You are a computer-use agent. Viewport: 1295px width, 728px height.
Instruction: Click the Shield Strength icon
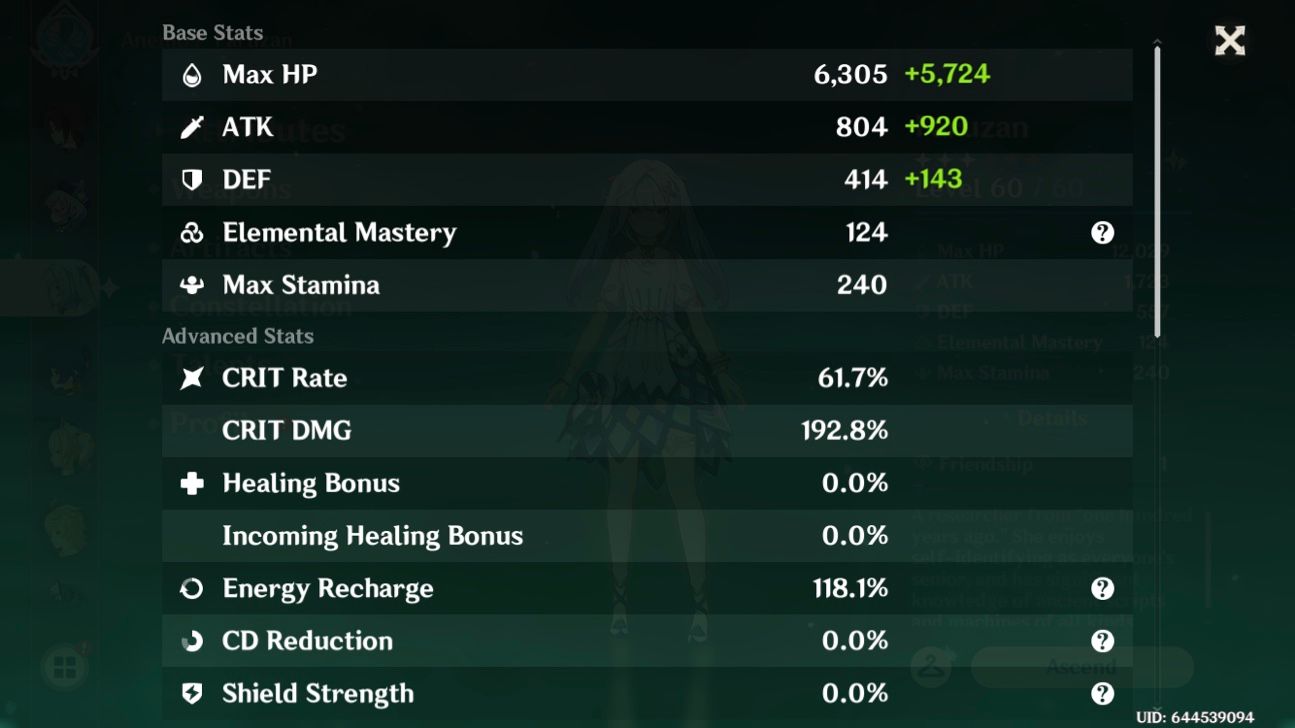tap(193, 693)
